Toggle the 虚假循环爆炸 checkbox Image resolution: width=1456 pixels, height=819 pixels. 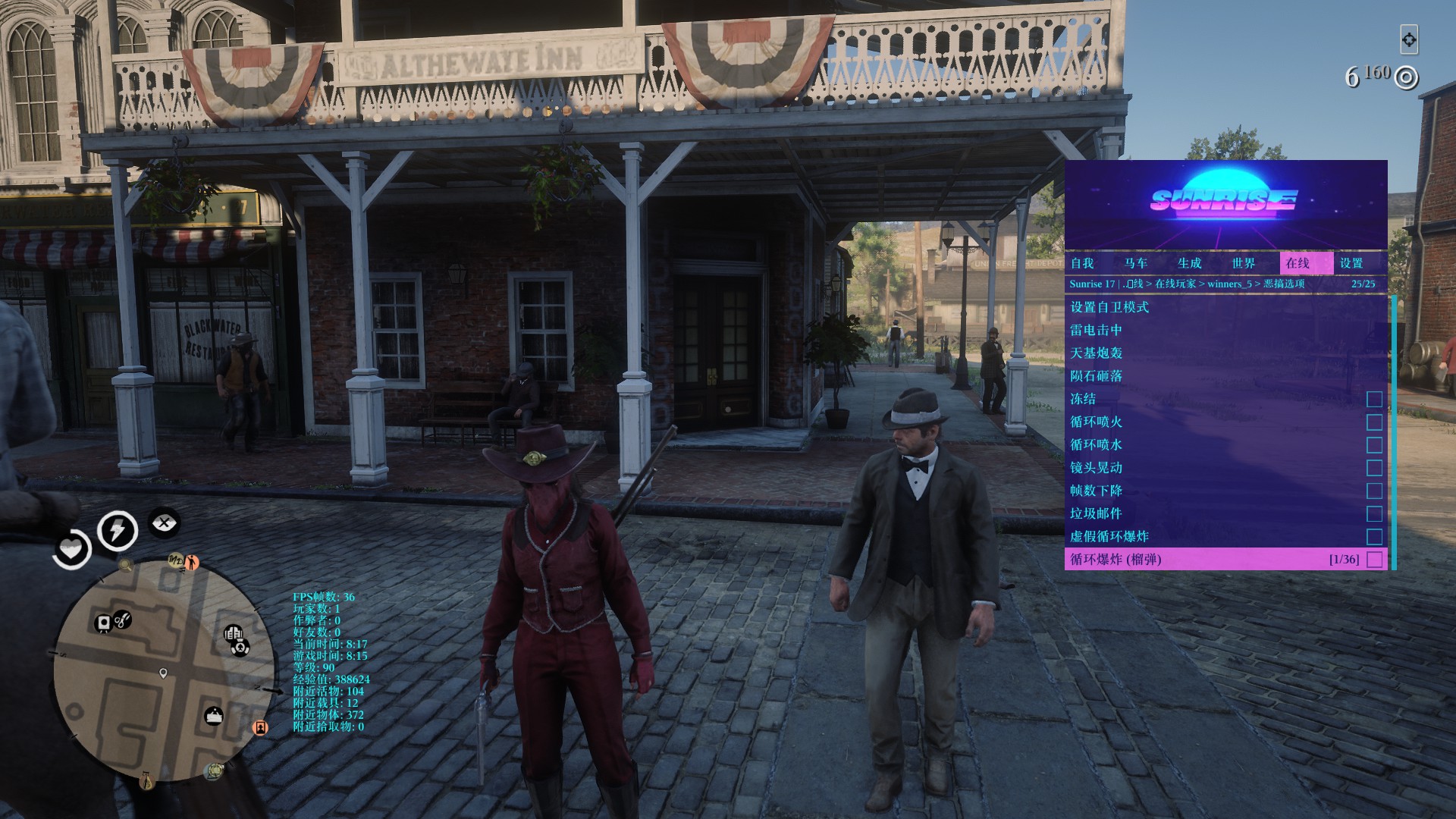click(x=1374, y=537)
